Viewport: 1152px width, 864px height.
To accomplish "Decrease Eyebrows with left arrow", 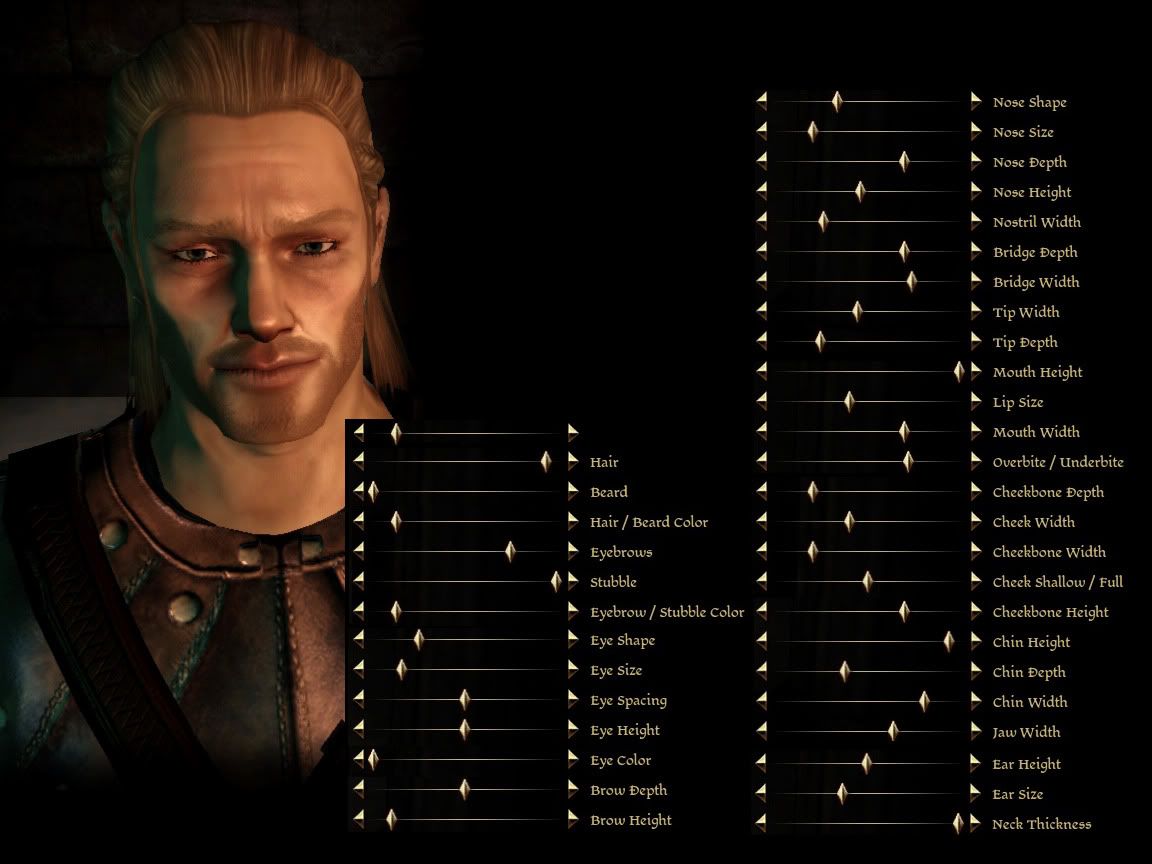I will click(x=359, y=551).
